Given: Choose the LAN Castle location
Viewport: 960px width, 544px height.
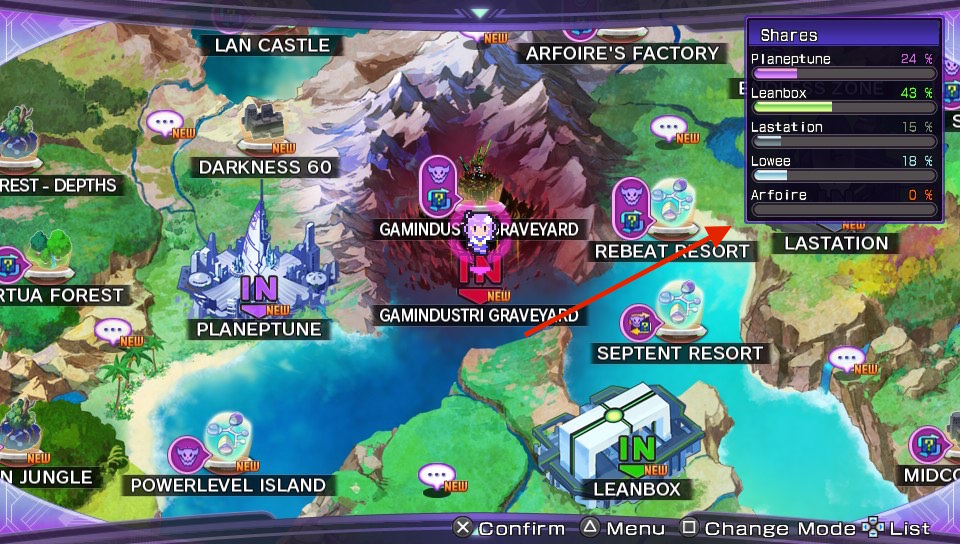Looking at the screenshot, I should pyautogui.click(x=272, y=45).
